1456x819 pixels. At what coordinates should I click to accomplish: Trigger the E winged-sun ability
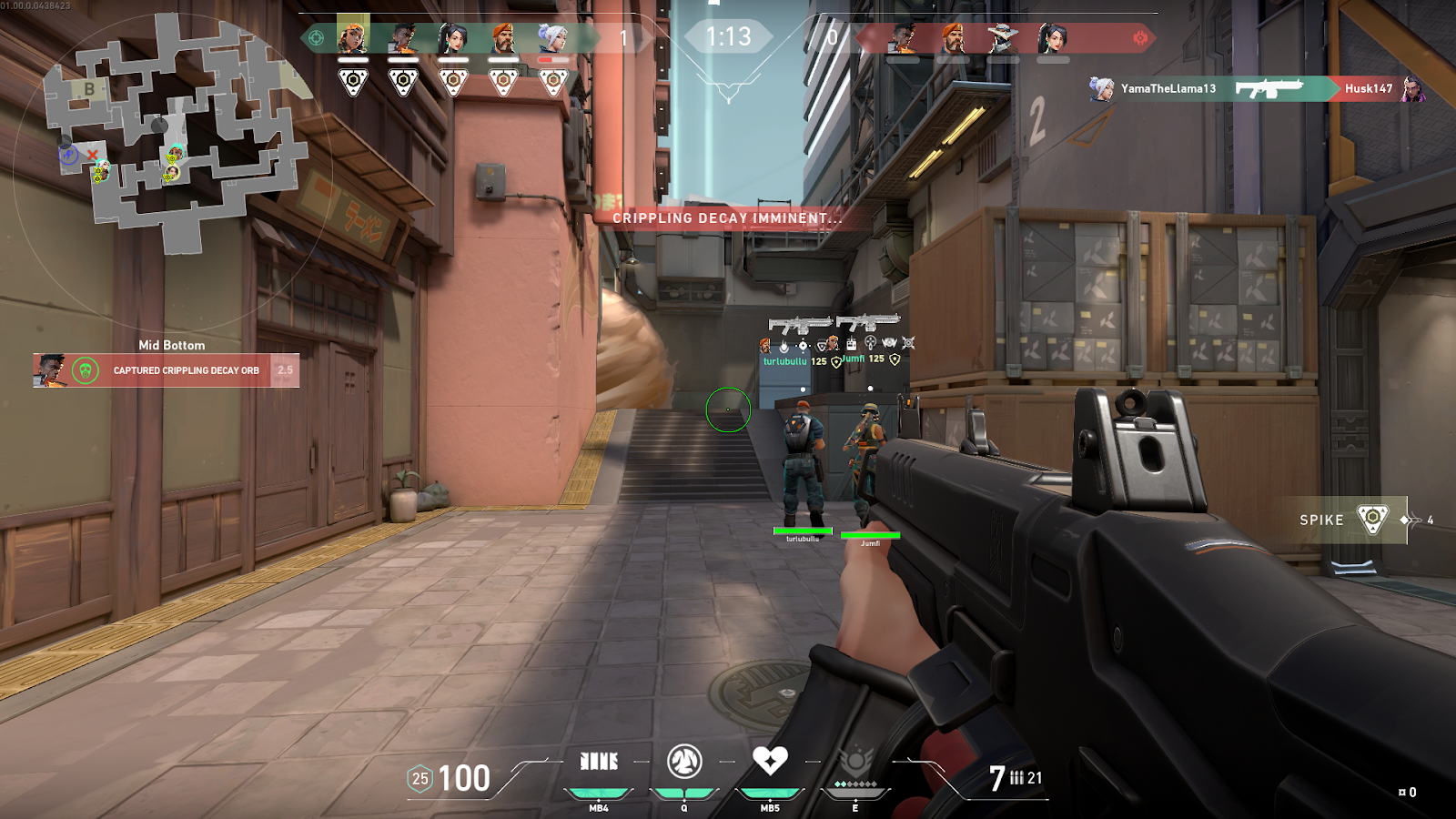tap(855, 762)
